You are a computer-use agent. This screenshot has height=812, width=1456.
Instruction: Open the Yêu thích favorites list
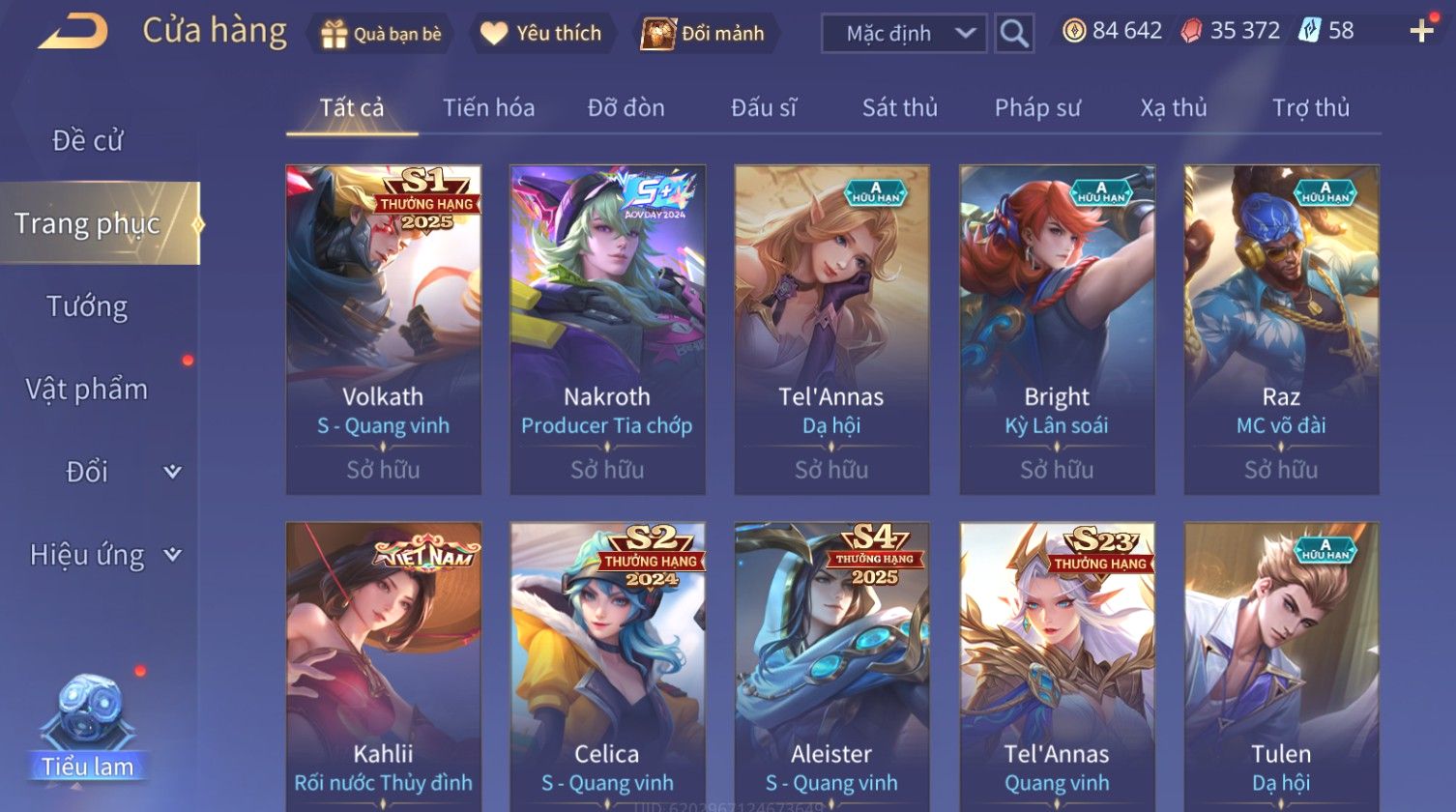[x=542, y=34]
